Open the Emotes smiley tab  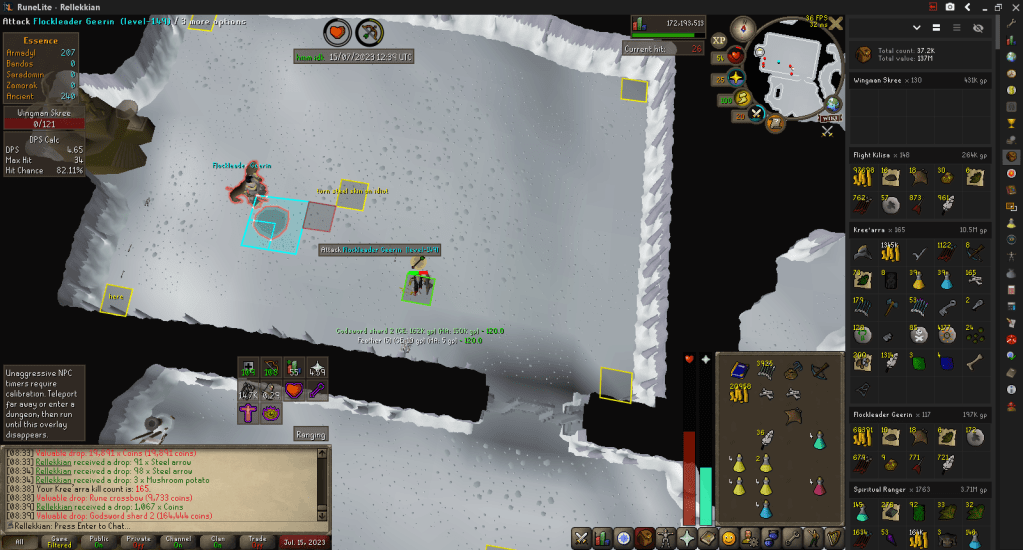tap(729, 538)
